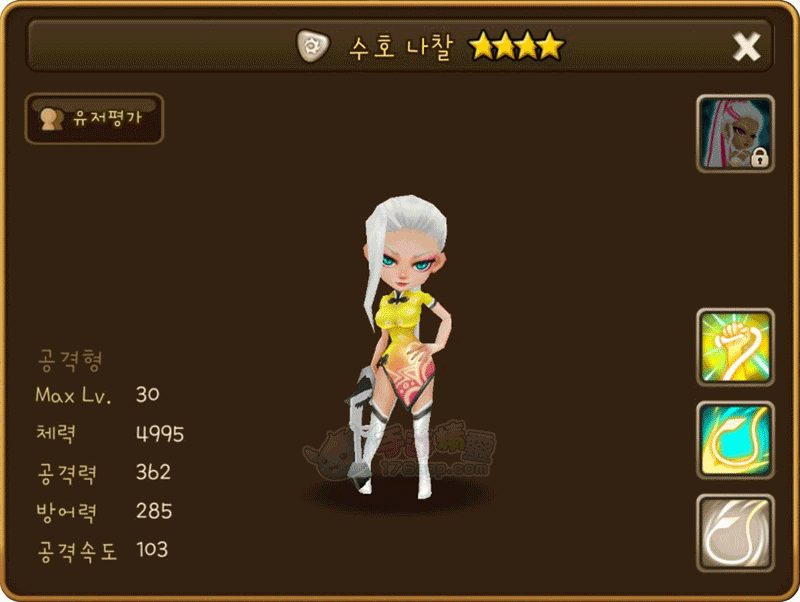View the teal swirl skill icon

pos(735,440)
